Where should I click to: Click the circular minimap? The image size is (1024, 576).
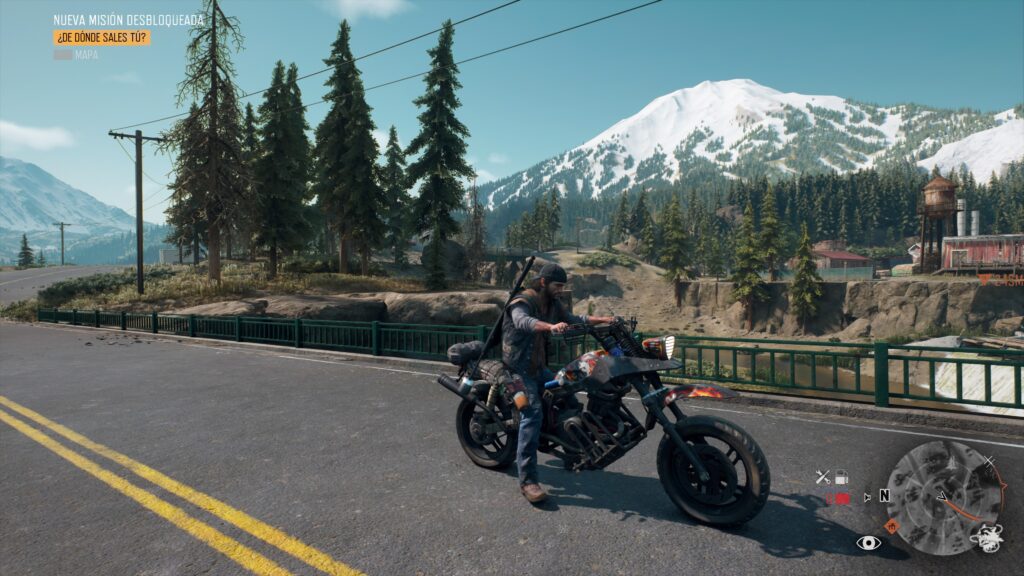click(x=944, y=497)
